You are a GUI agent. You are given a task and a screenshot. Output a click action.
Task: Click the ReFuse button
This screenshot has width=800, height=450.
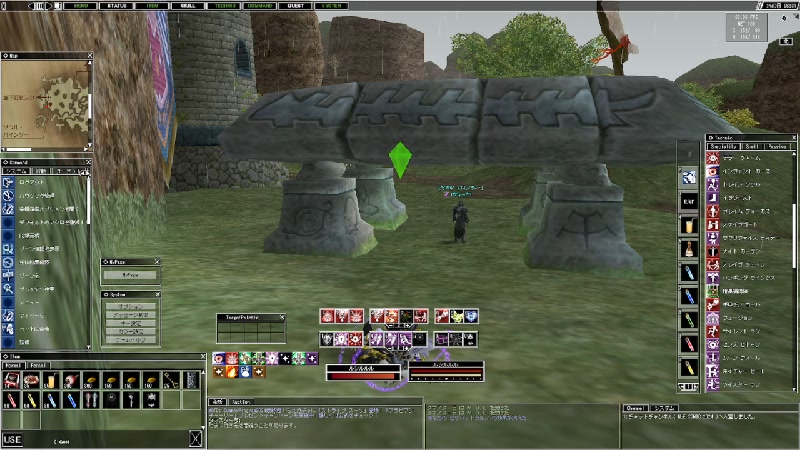(130, 273)
